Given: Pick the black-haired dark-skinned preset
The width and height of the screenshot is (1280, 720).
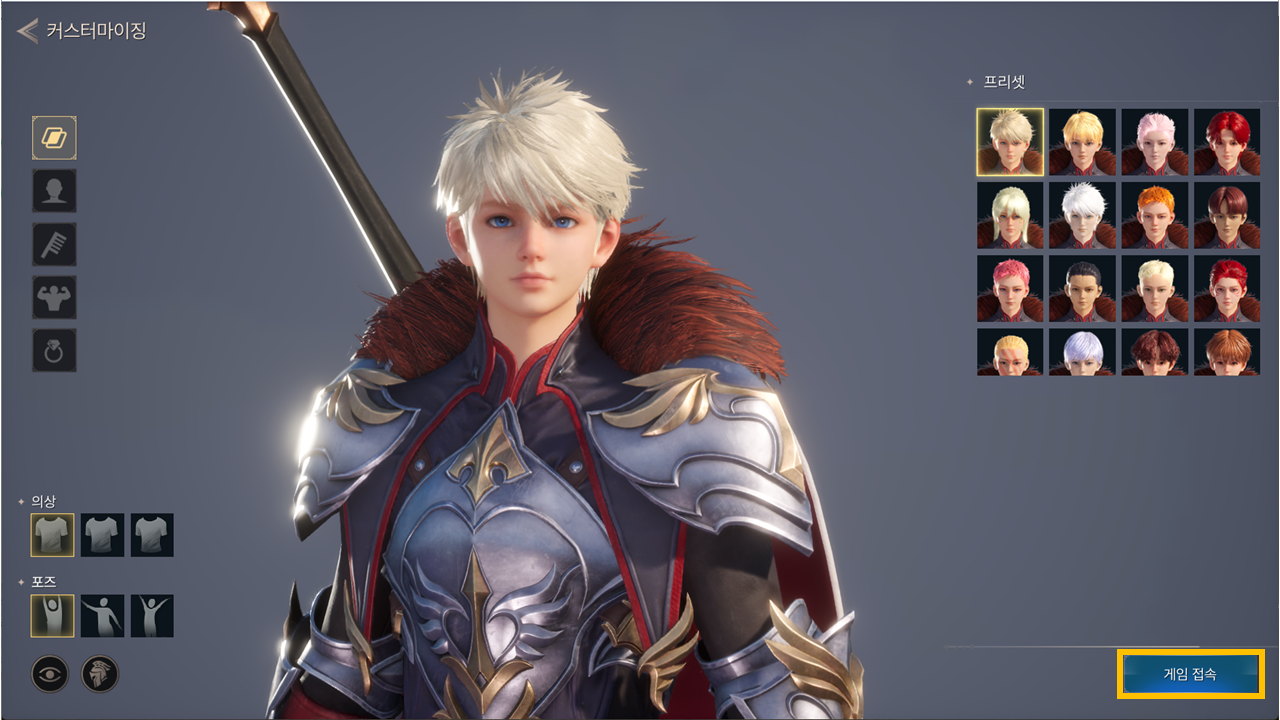Looking at the screenshot, I should click(x=1082, y=288).
